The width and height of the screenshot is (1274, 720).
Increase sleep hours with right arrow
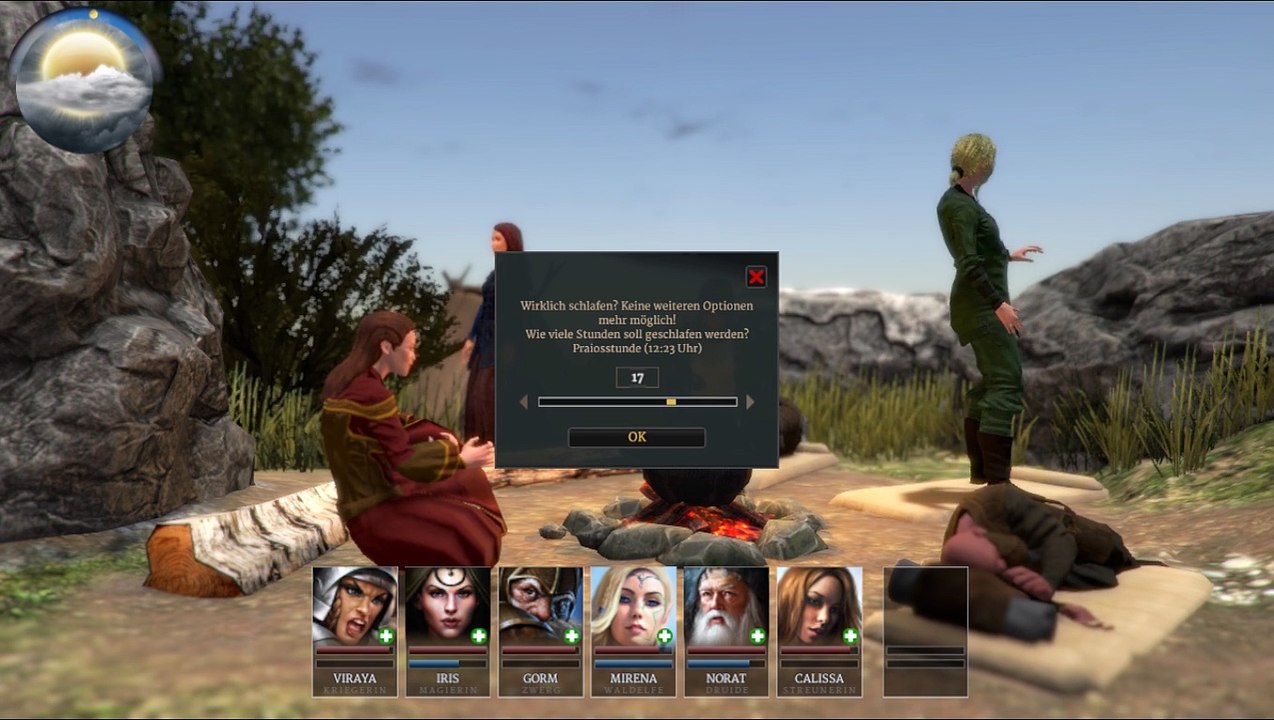[751, 402]
